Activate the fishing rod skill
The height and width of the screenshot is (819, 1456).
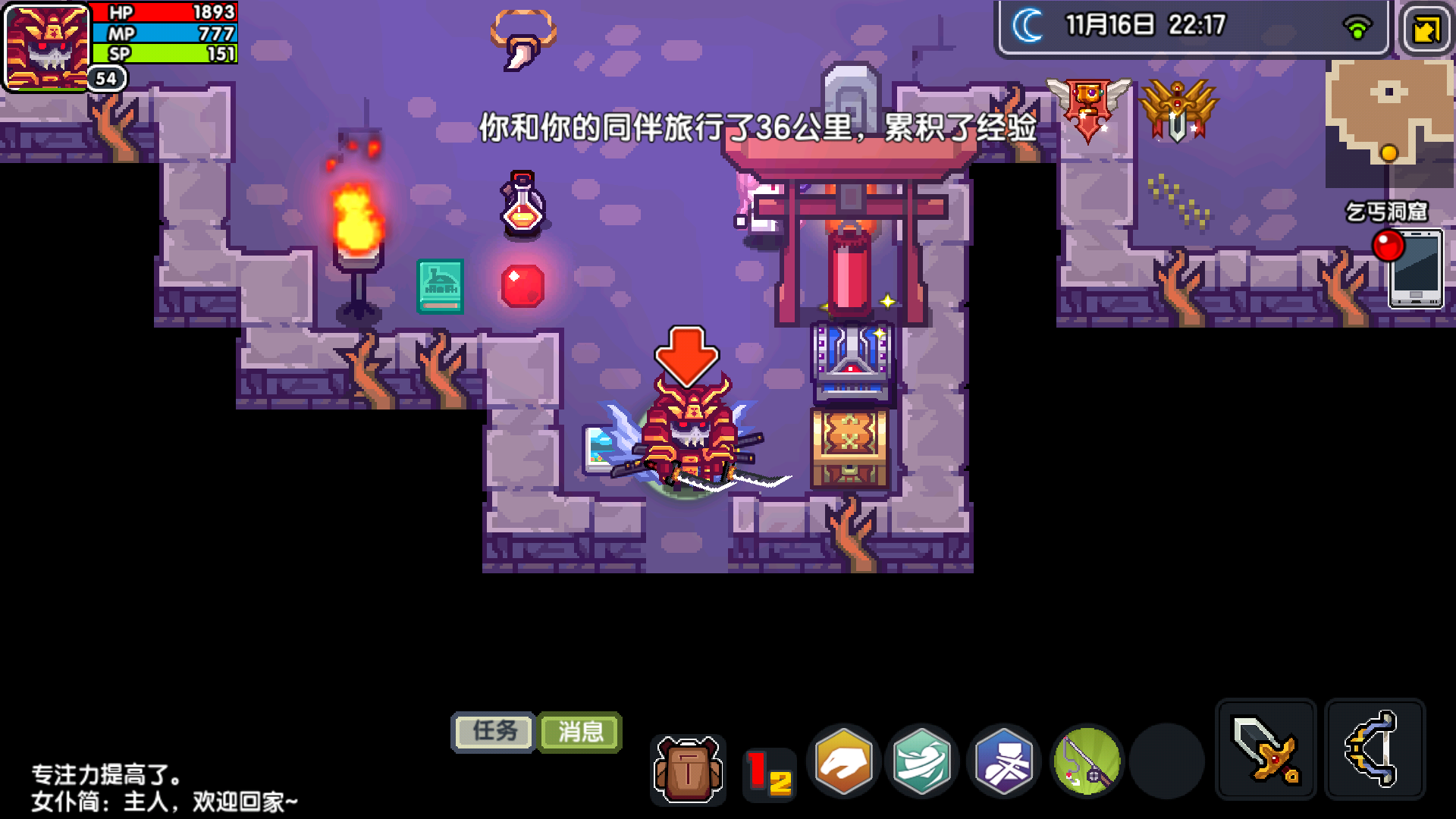click(1086, 762)
